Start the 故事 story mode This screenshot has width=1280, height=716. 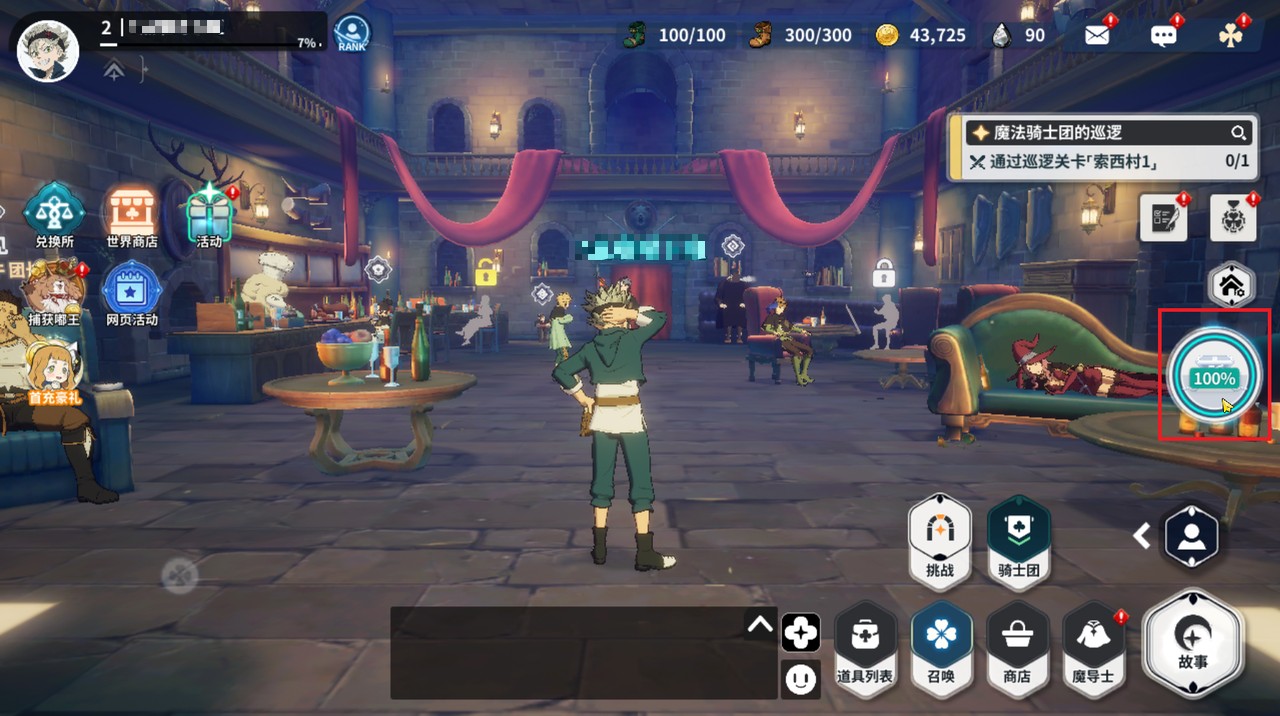tap(1193, 641)
